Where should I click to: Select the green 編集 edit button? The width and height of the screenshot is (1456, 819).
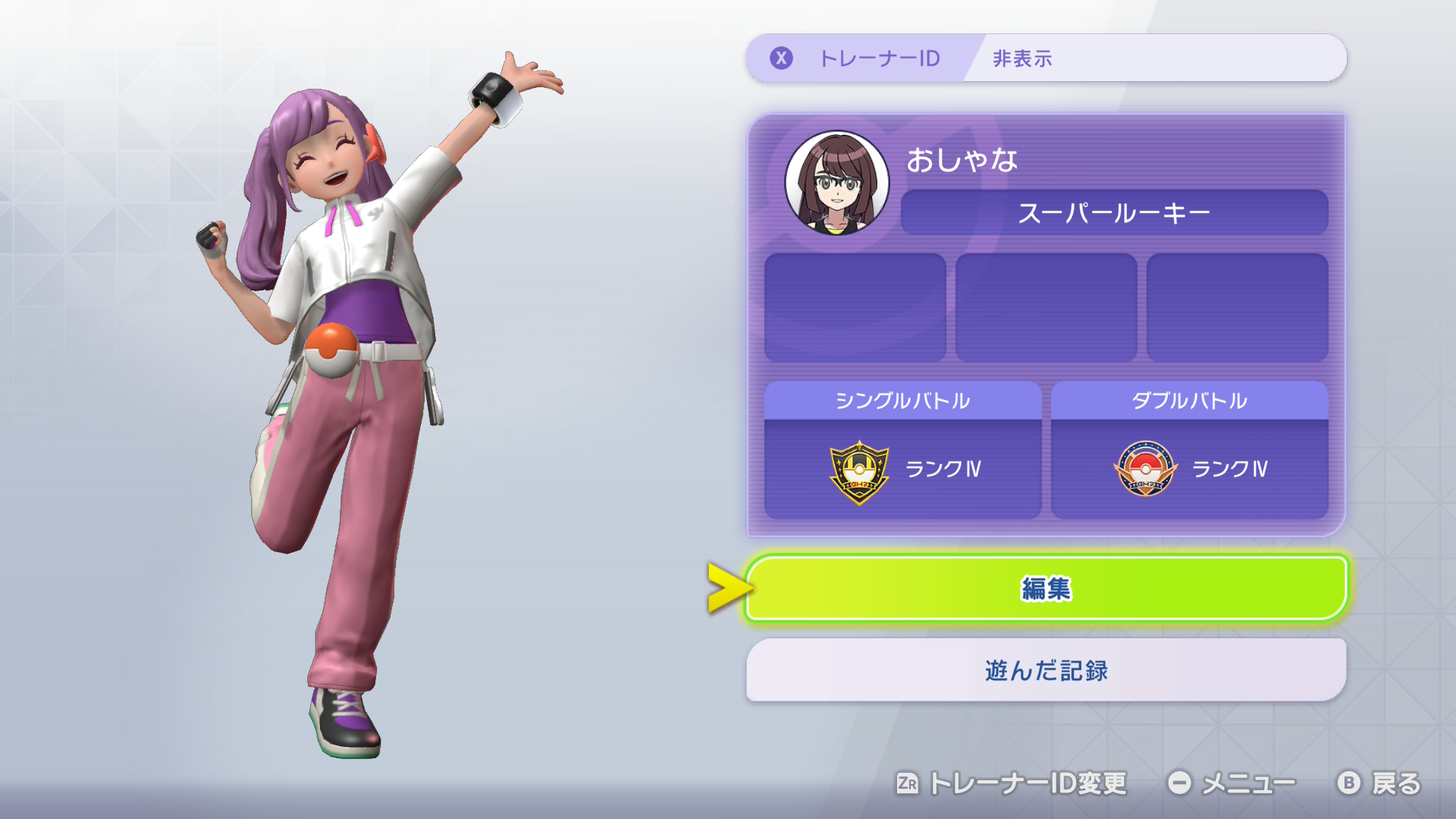tap(1046, 588)
